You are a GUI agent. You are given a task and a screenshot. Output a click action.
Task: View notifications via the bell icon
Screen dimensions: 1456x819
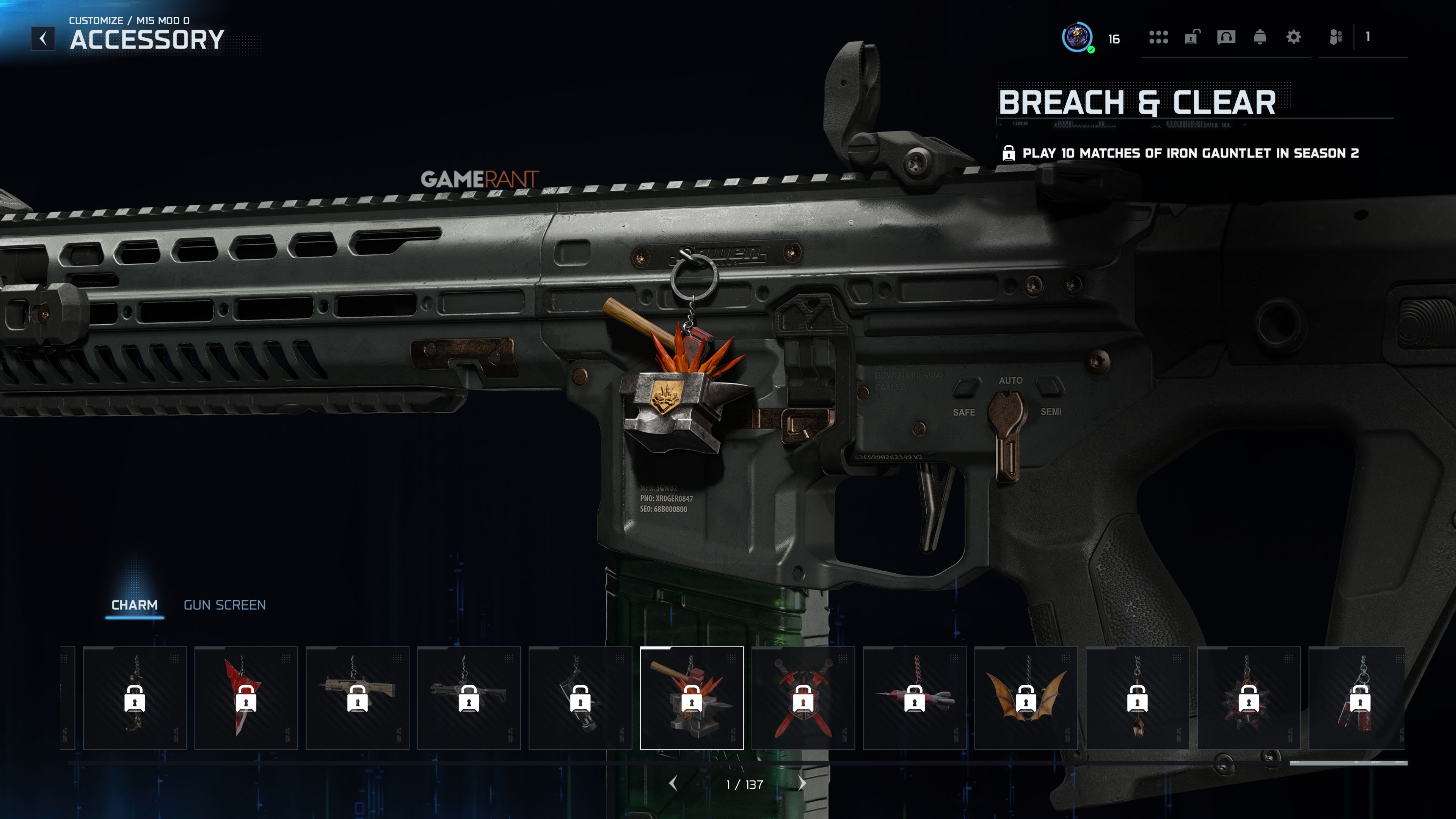pos(1259,37)
